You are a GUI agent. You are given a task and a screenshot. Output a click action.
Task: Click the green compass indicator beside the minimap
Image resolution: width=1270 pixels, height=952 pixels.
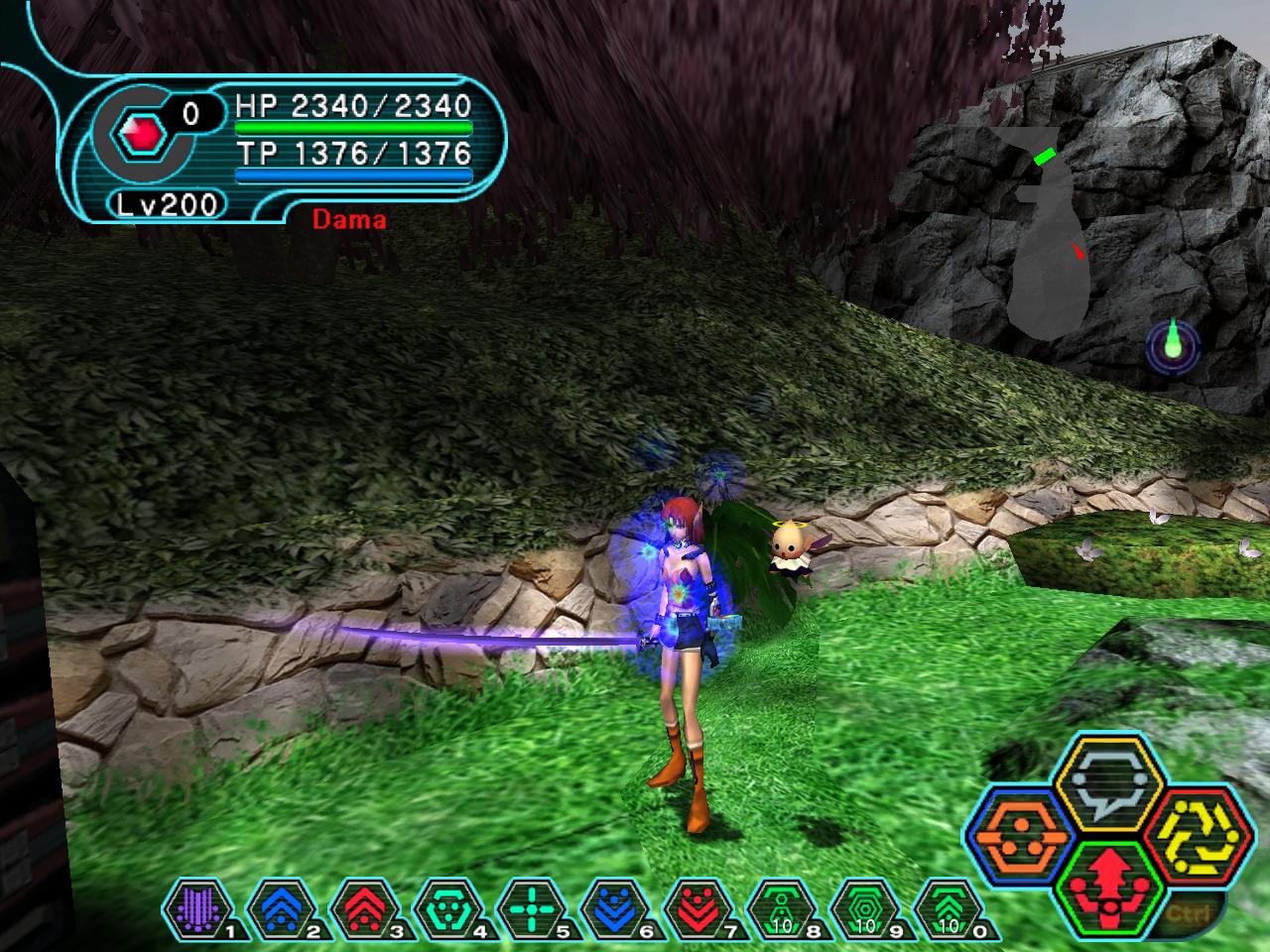pos(1173,344)
